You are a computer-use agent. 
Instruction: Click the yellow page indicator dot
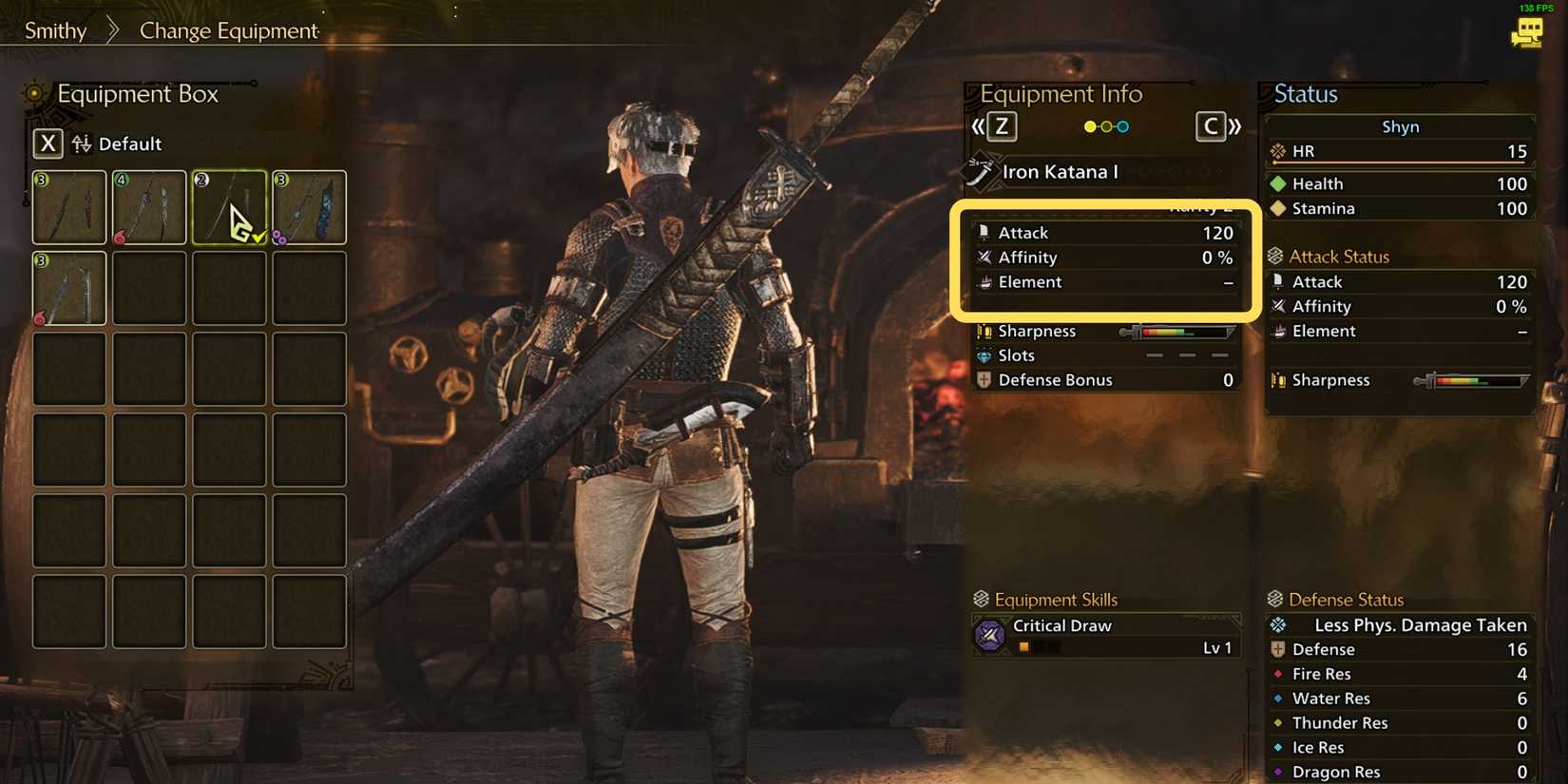(1089, 124)
